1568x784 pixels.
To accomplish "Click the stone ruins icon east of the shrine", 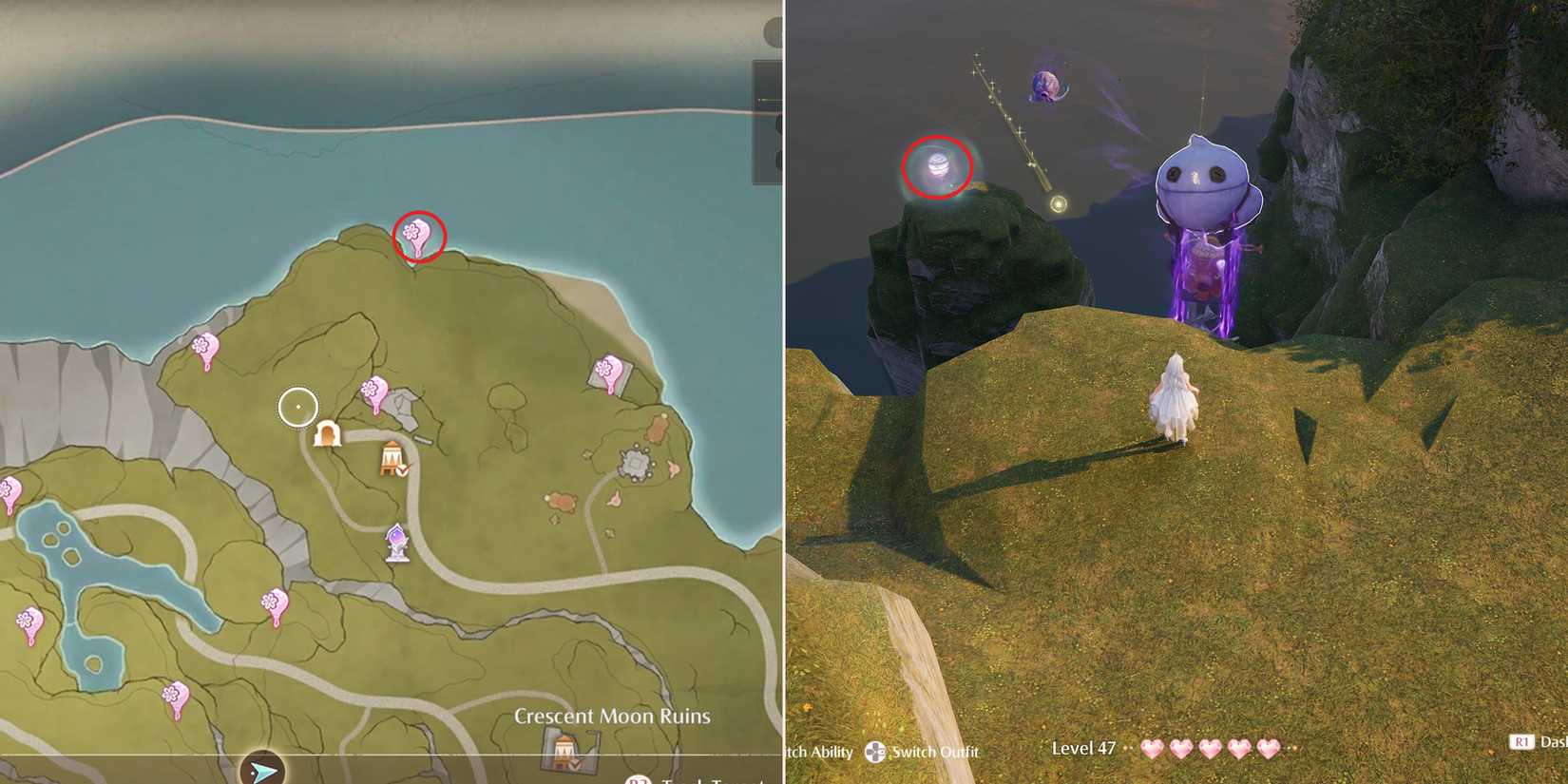I will [635, 461].
